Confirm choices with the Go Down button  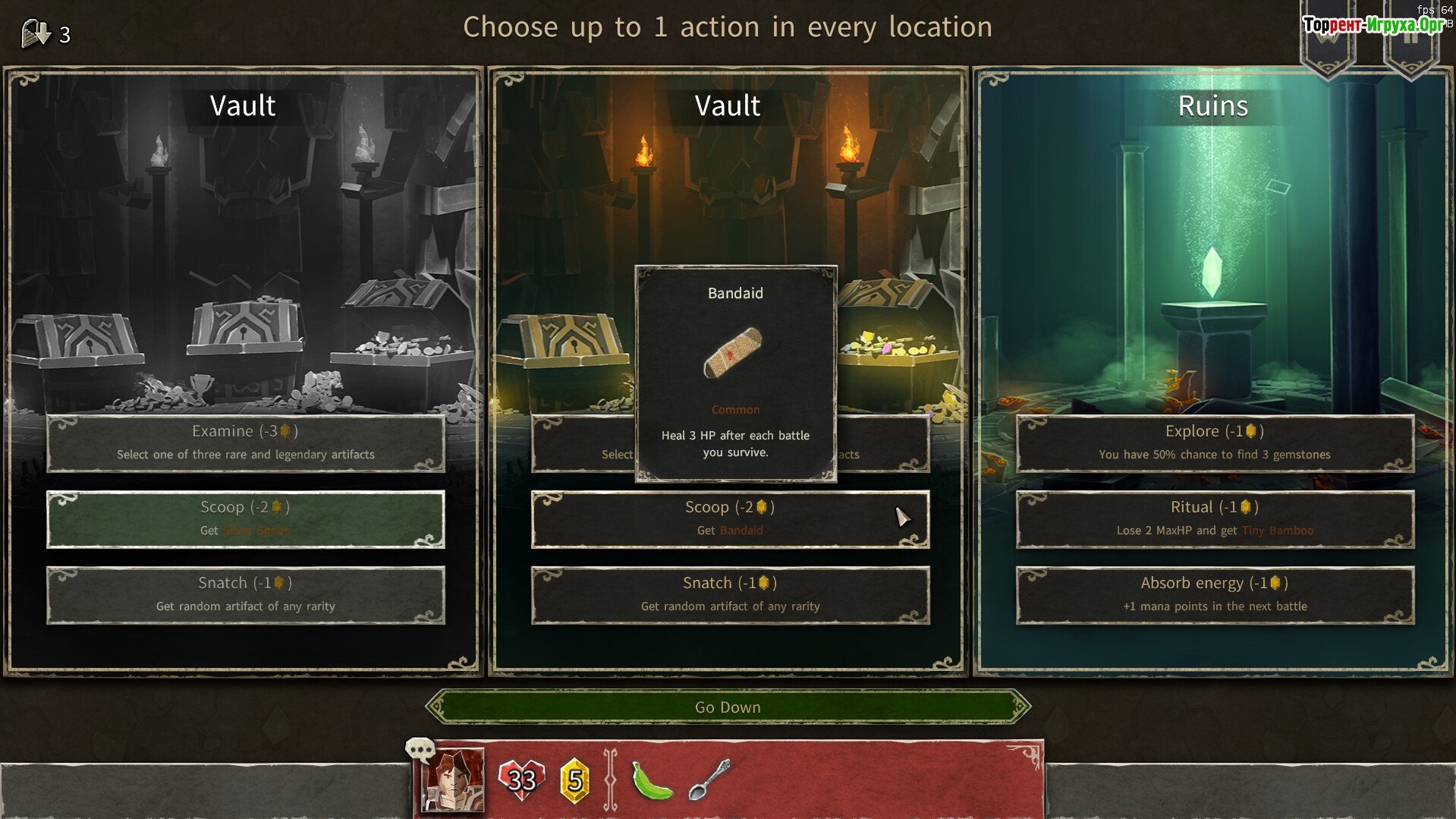point(728,707)
